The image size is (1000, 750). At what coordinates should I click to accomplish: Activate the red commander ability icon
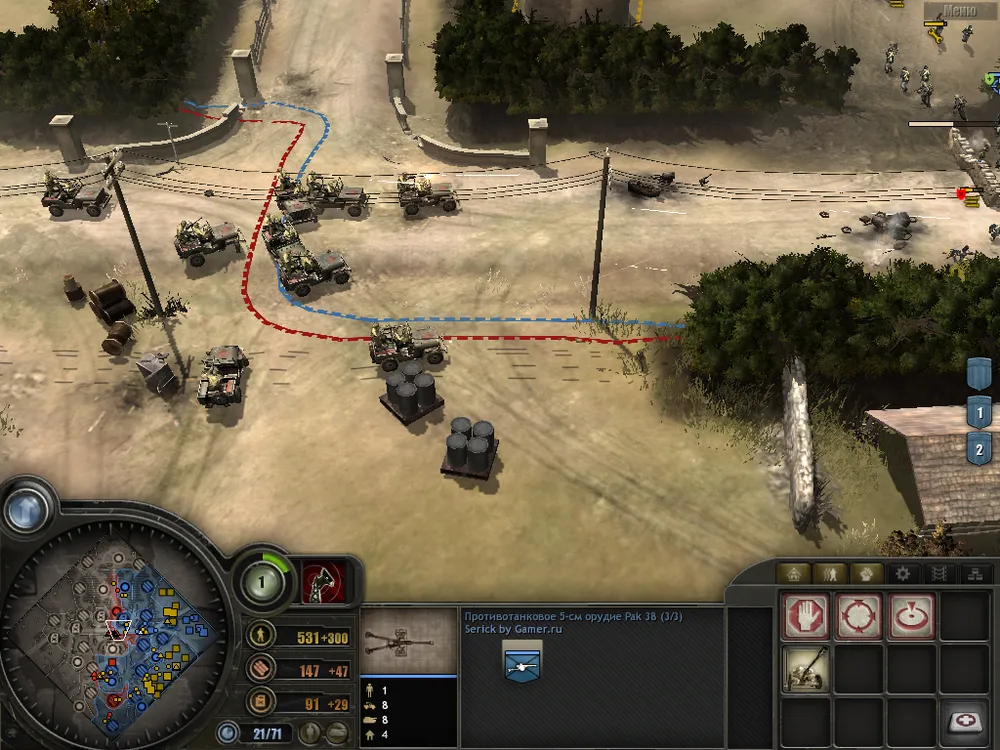(x=322, y=581)
